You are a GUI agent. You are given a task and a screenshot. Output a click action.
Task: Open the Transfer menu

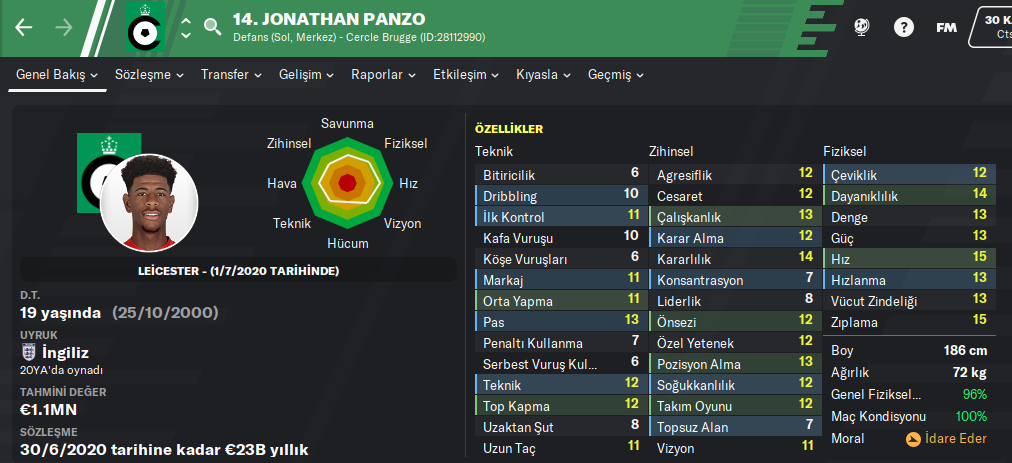pyautogui.click(x=231, y=75)
